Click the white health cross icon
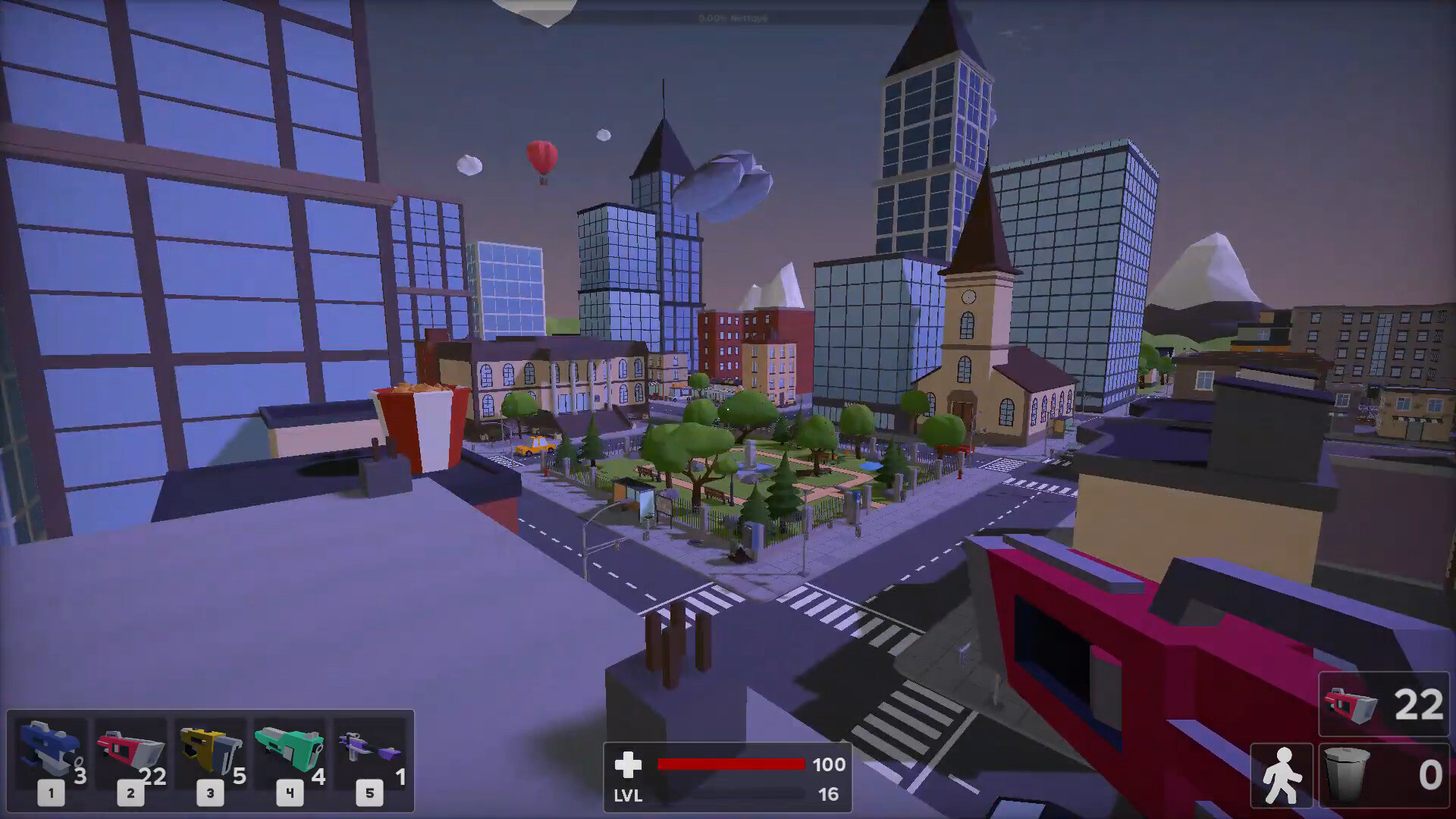This screenshot has height=819, width=1456. click(x=629, y=766)
